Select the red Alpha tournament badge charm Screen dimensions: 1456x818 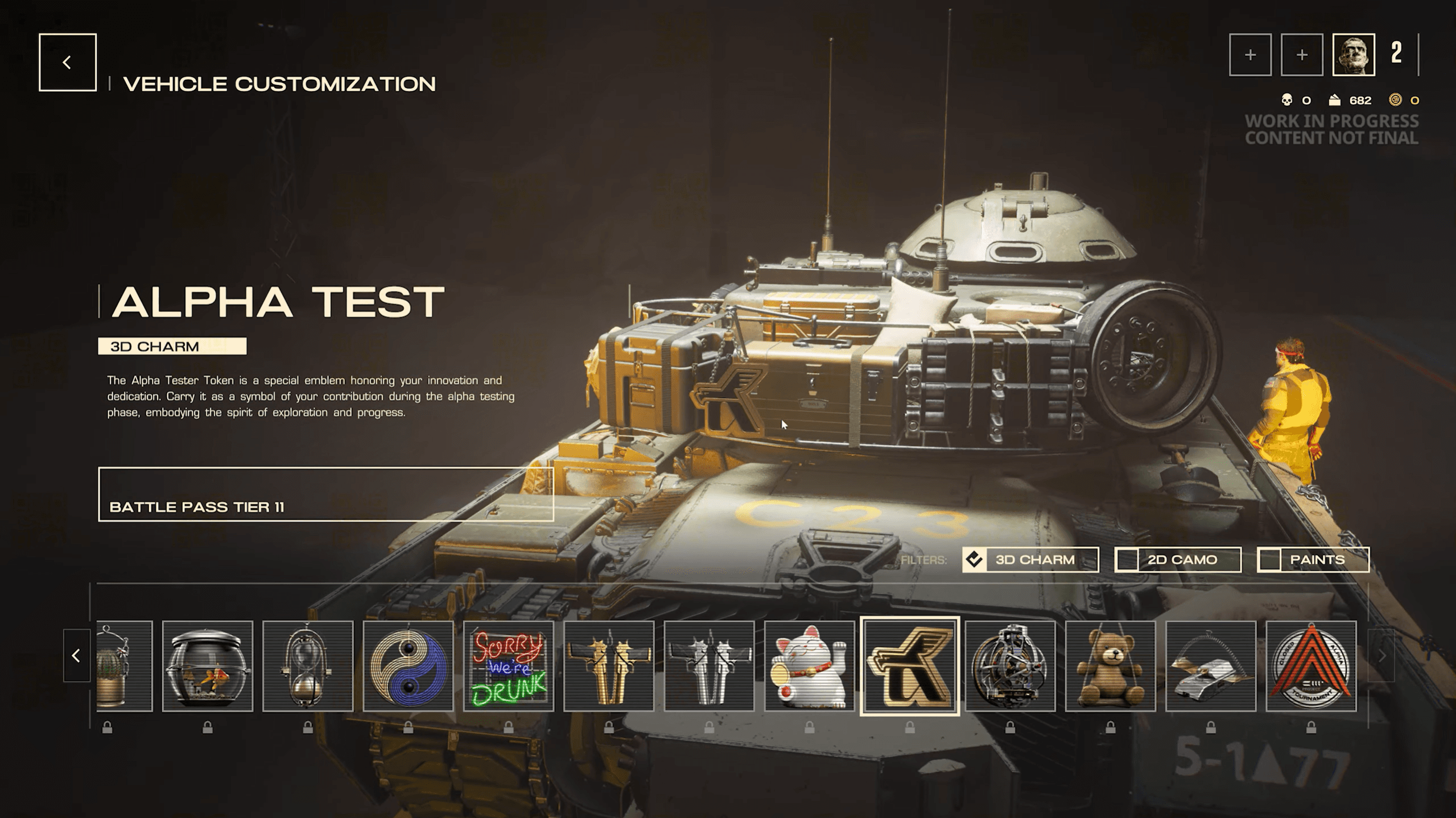click(x=1311, y=665)
